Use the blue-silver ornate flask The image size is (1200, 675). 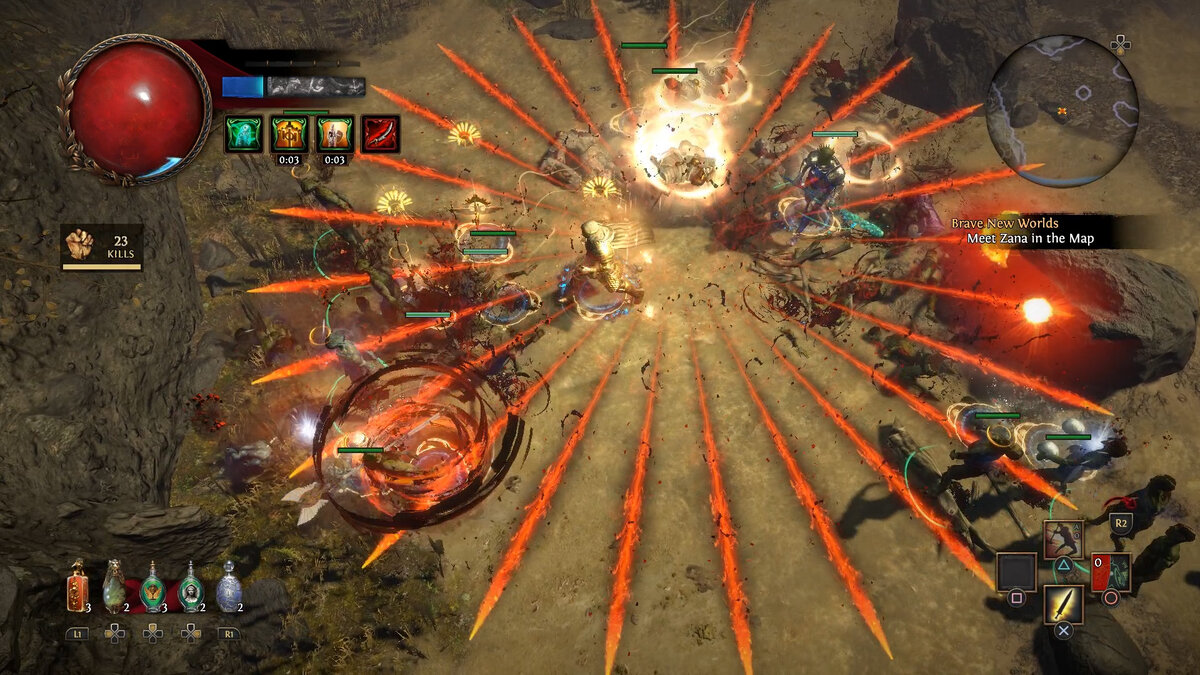pyautogui.click(x=229, y=587)
